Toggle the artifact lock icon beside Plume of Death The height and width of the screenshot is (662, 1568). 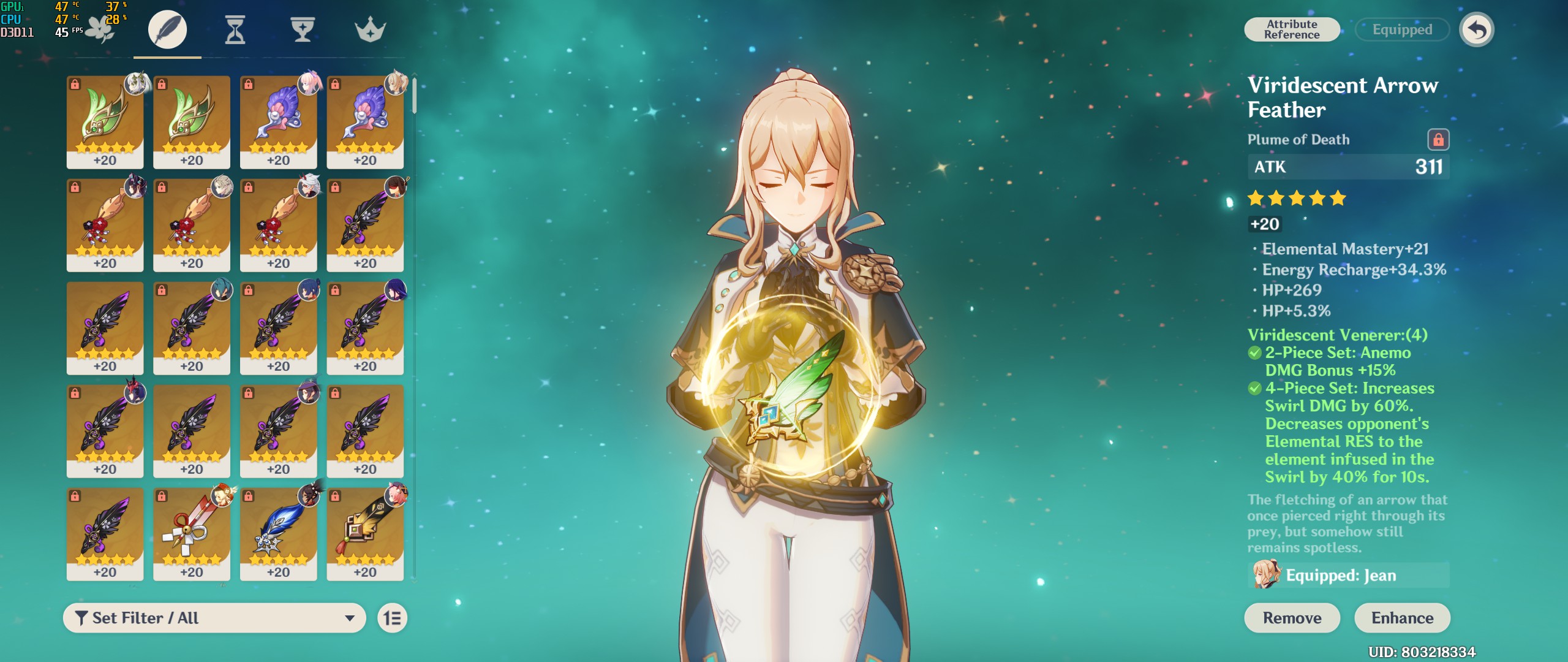(1438, 140)
